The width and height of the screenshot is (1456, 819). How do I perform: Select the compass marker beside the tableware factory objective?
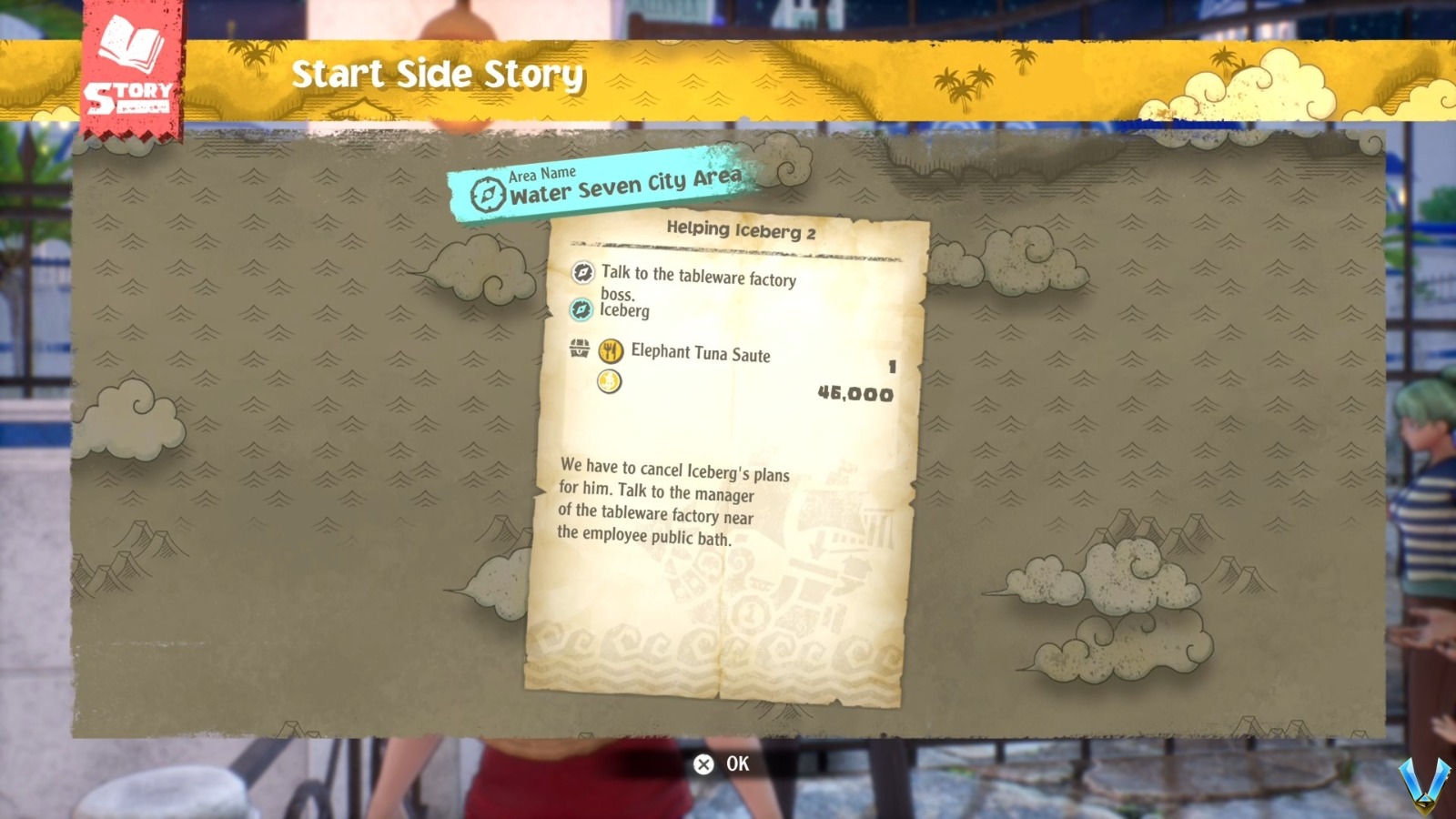pyautogui.click(x=582, y=273)
